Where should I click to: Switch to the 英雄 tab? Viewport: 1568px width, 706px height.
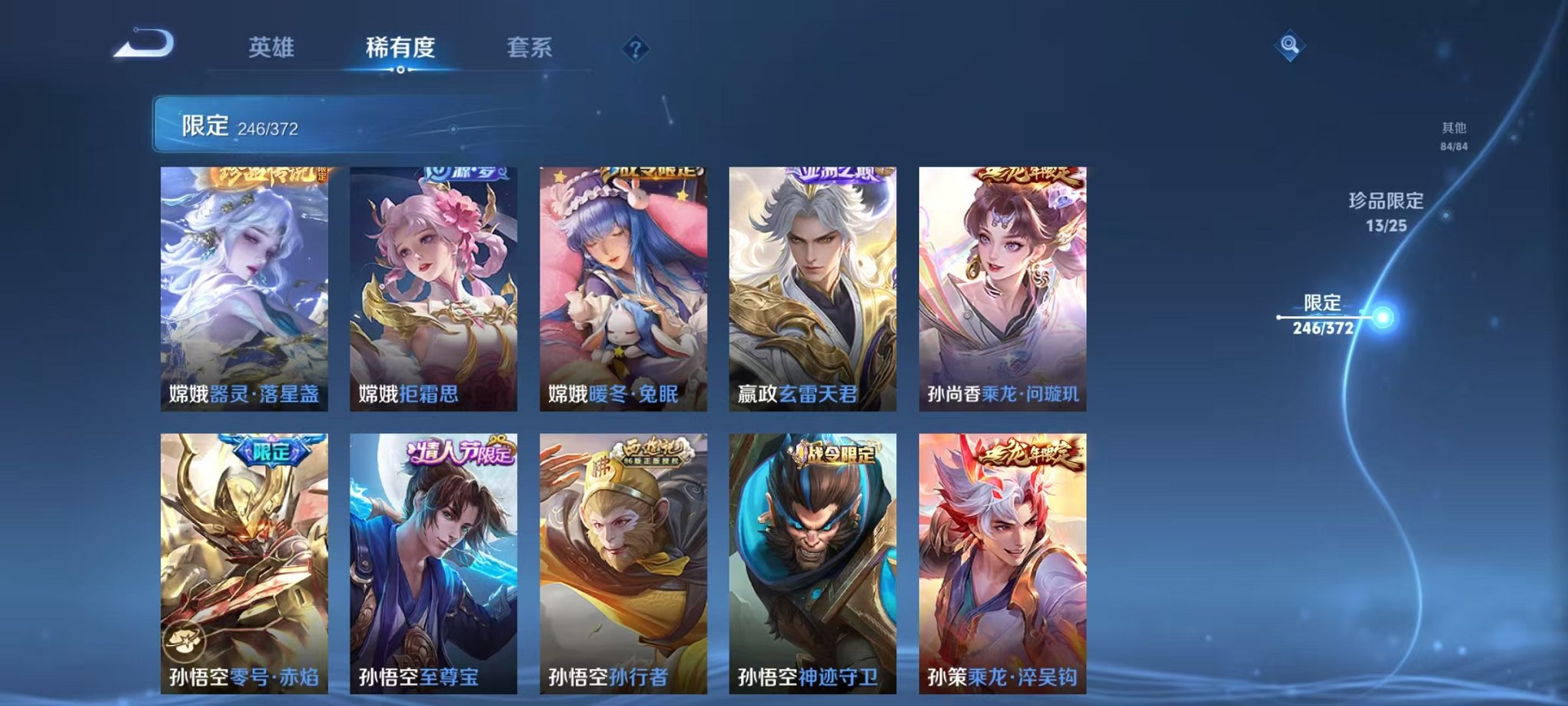pos(273,48)
